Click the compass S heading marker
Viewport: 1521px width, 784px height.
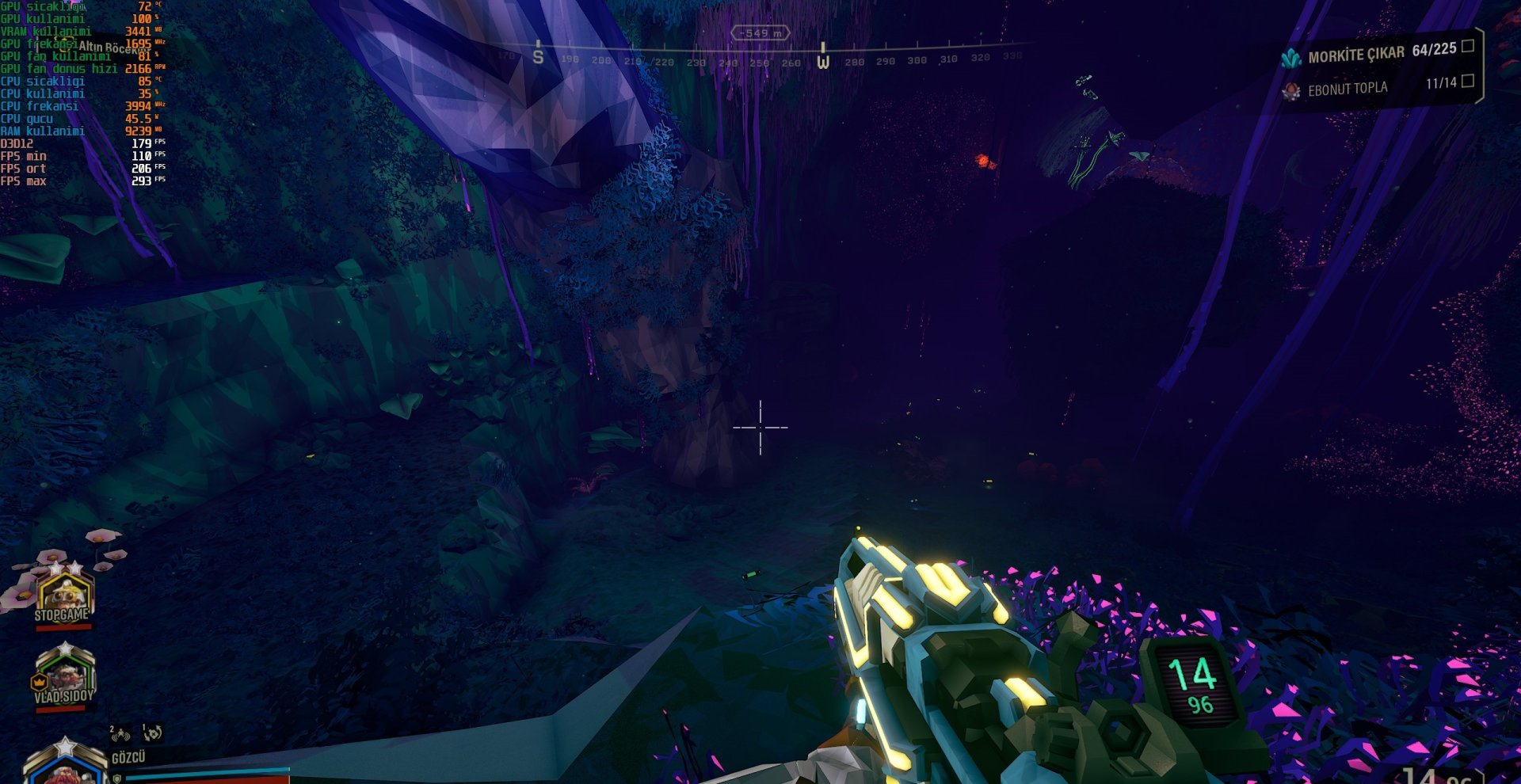click(x=539, y=55)
